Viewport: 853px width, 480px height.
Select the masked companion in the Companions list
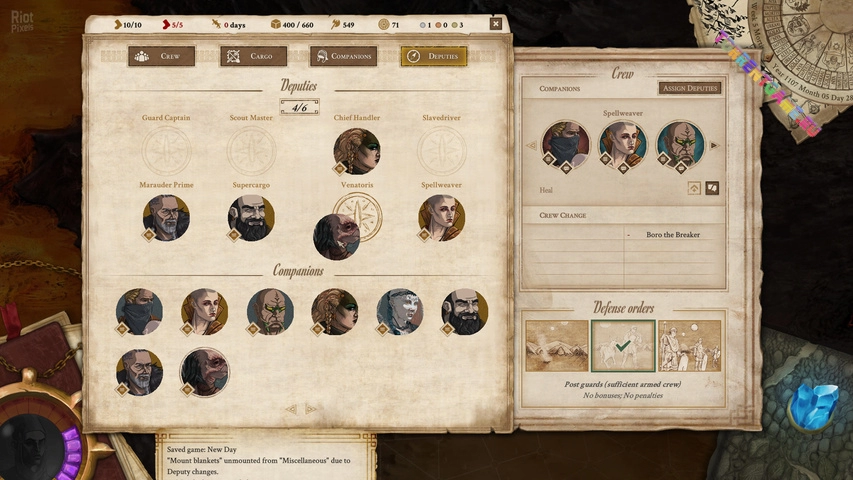pos(139,311)
